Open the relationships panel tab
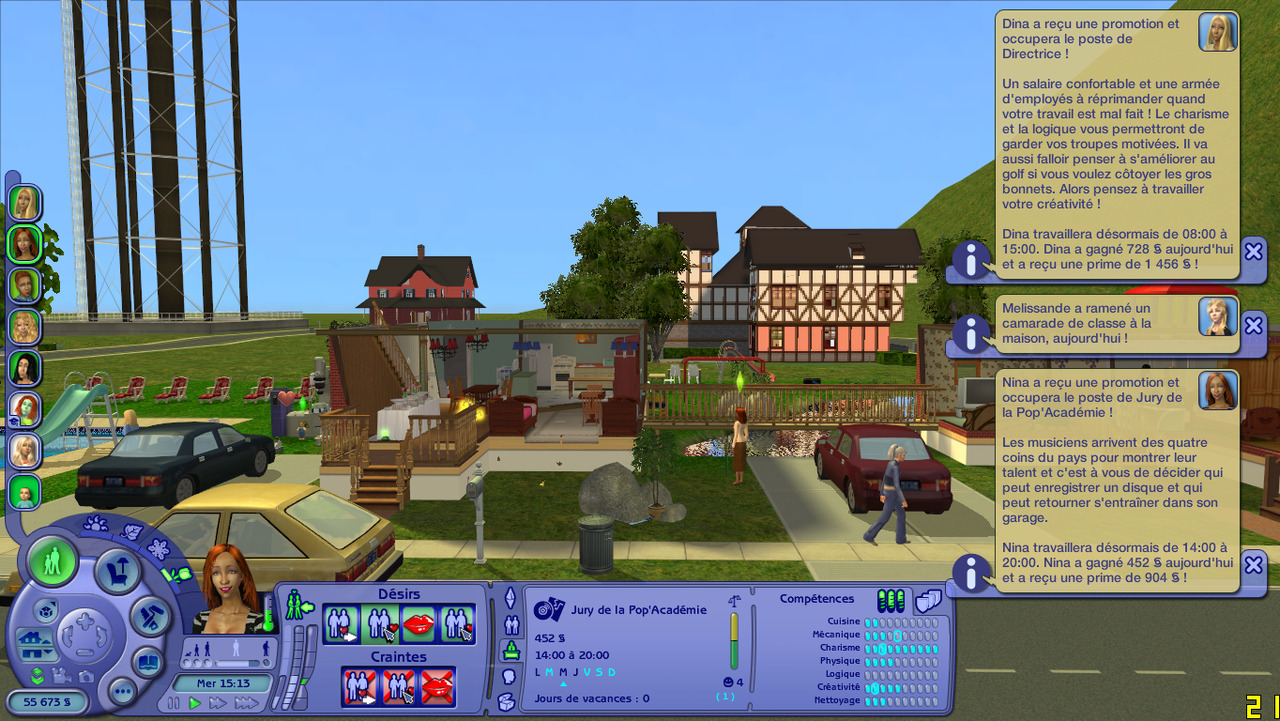 click(x=510, y=625)
